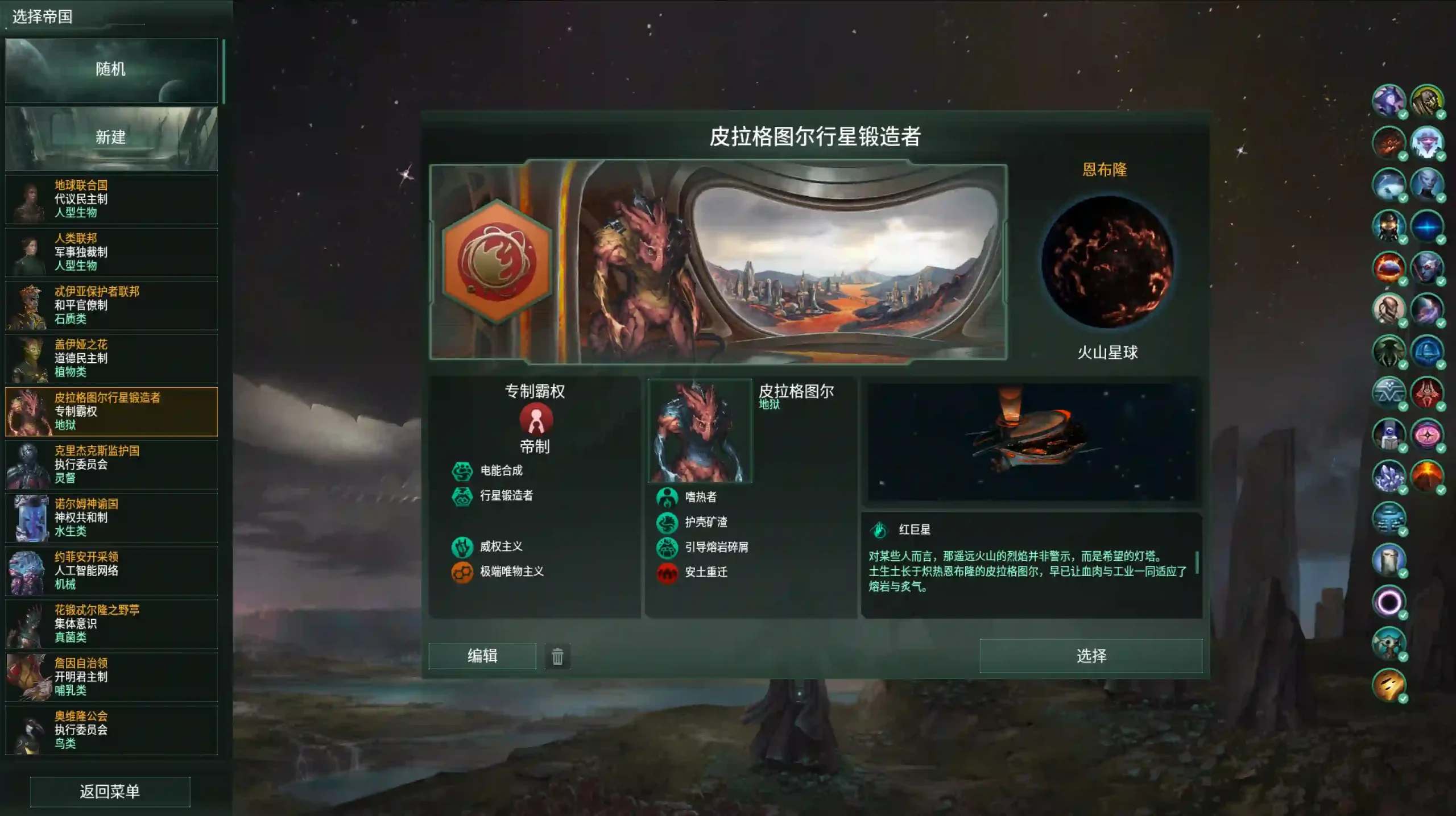The height and width of the screenshot is (816, 1456).
Task: Click the red 帝制 authority icon
Action: tap(535, 419)
